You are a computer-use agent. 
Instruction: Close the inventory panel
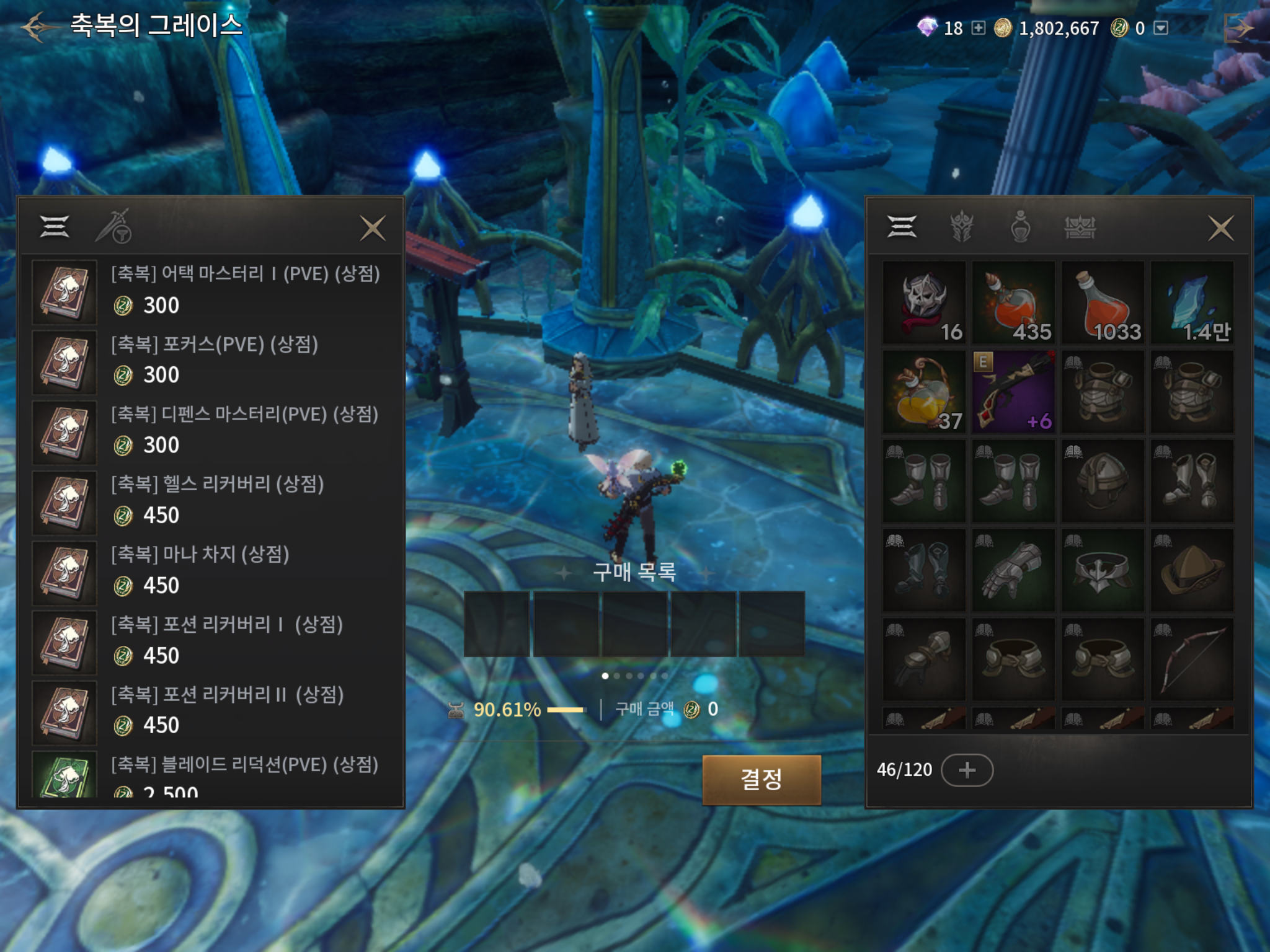coord(1220,228)
